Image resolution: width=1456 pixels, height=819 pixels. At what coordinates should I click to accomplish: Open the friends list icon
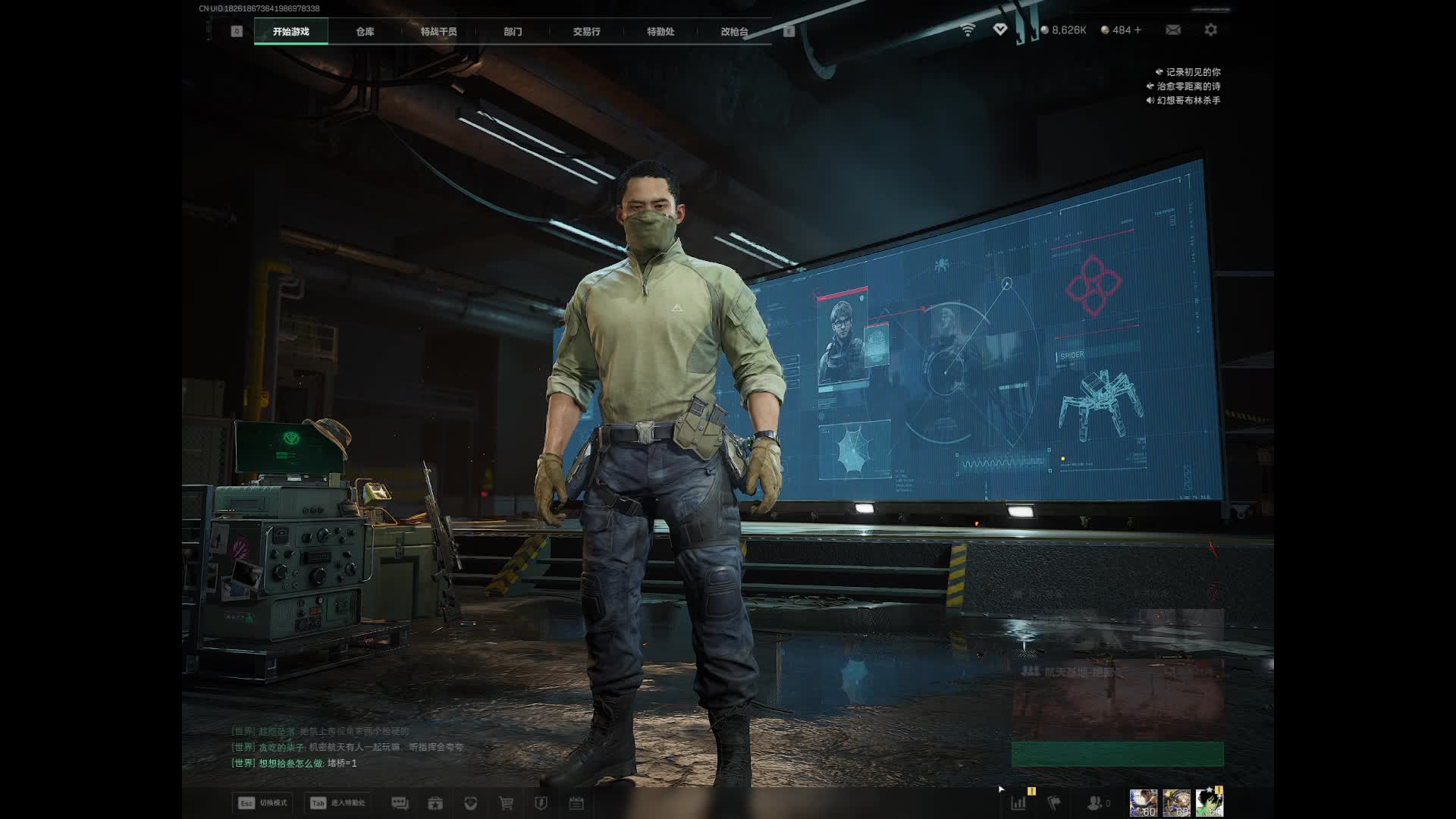1097,802
